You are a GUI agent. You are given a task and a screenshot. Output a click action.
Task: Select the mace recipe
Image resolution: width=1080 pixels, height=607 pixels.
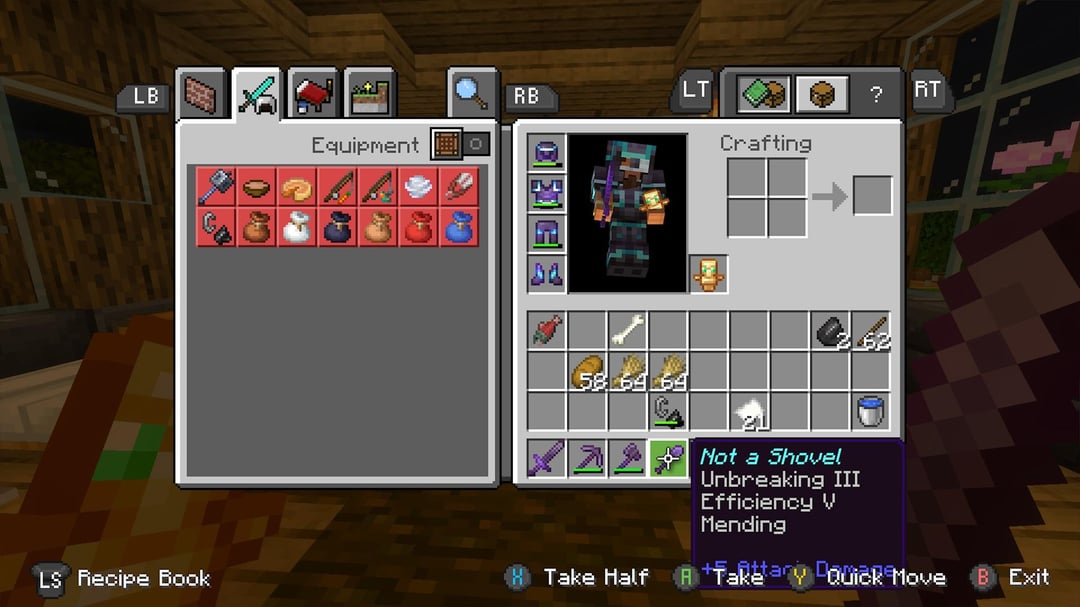(216, 187)
